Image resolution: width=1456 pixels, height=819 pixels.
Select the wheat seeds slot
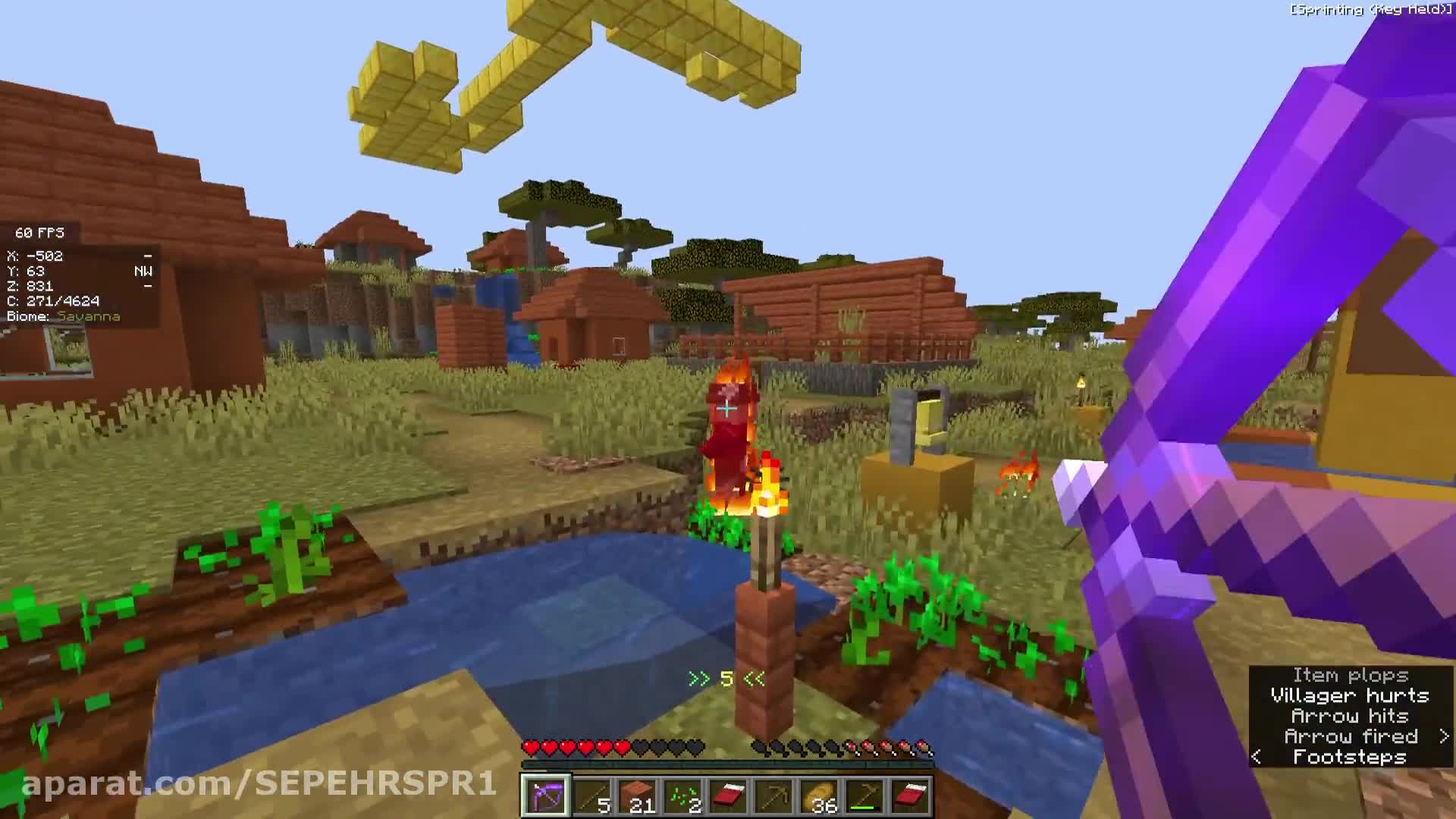click(683, 796)
